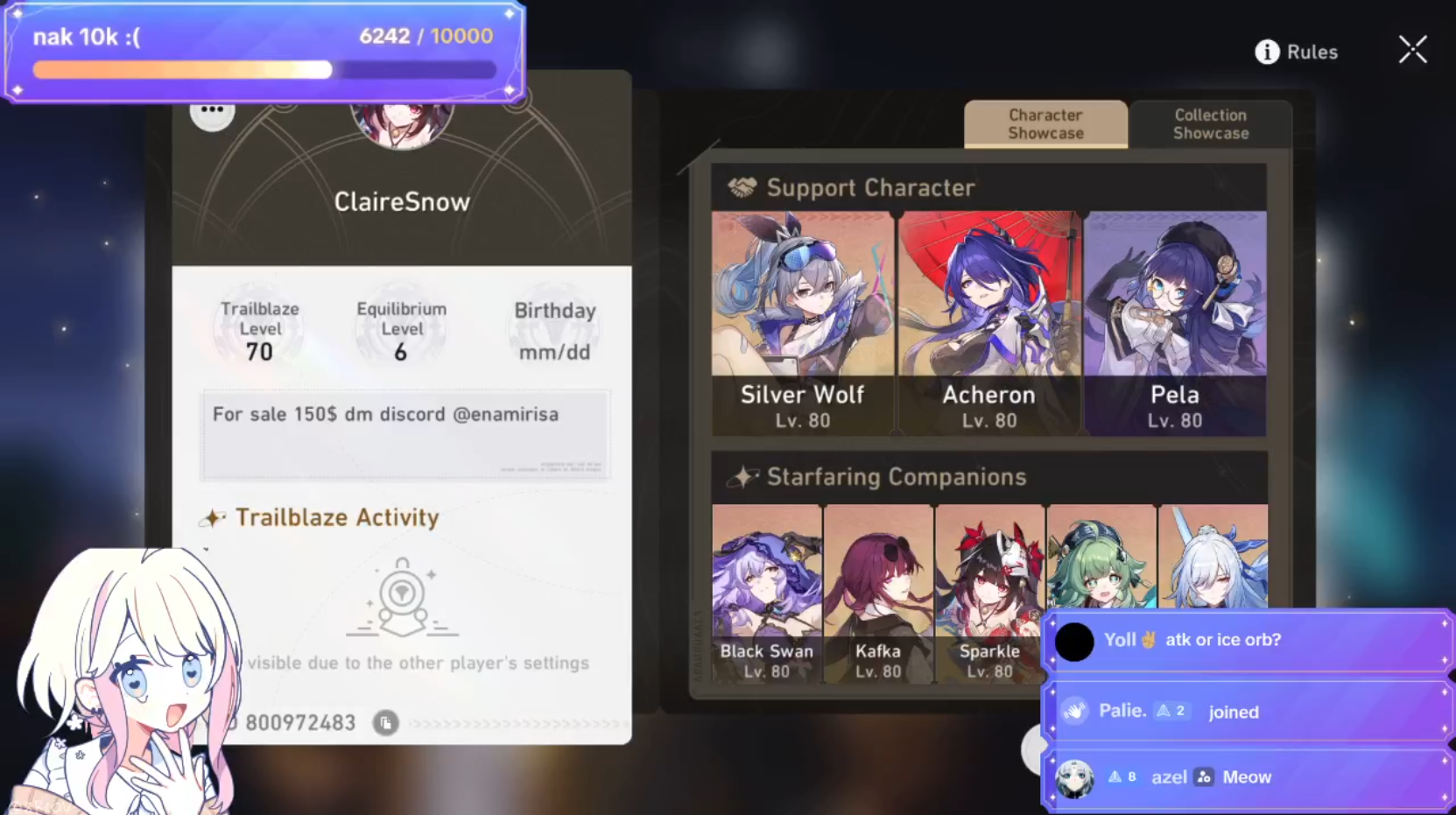Open the Rules panel

(1312, 52)
